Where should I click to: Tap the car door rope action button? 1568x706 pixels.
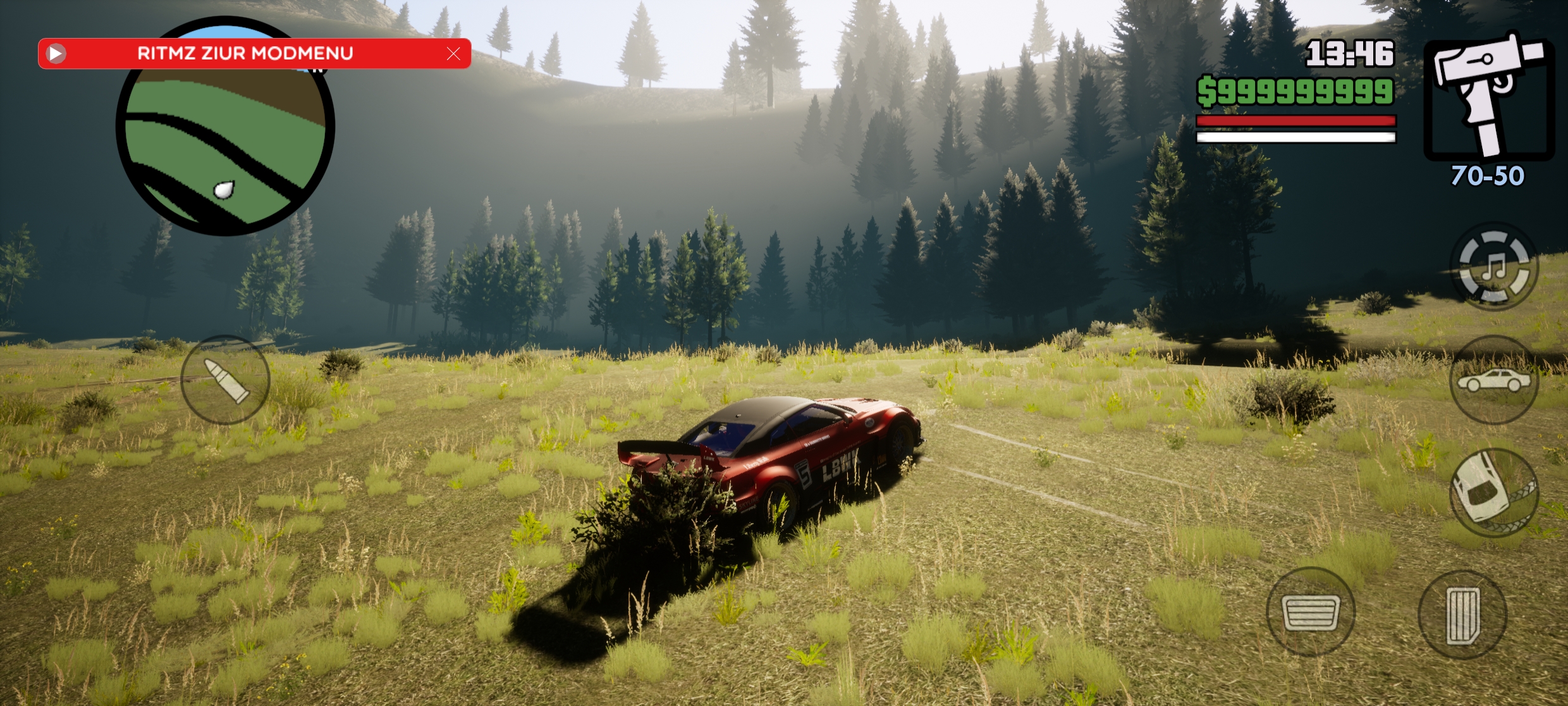pos(1493,492)
